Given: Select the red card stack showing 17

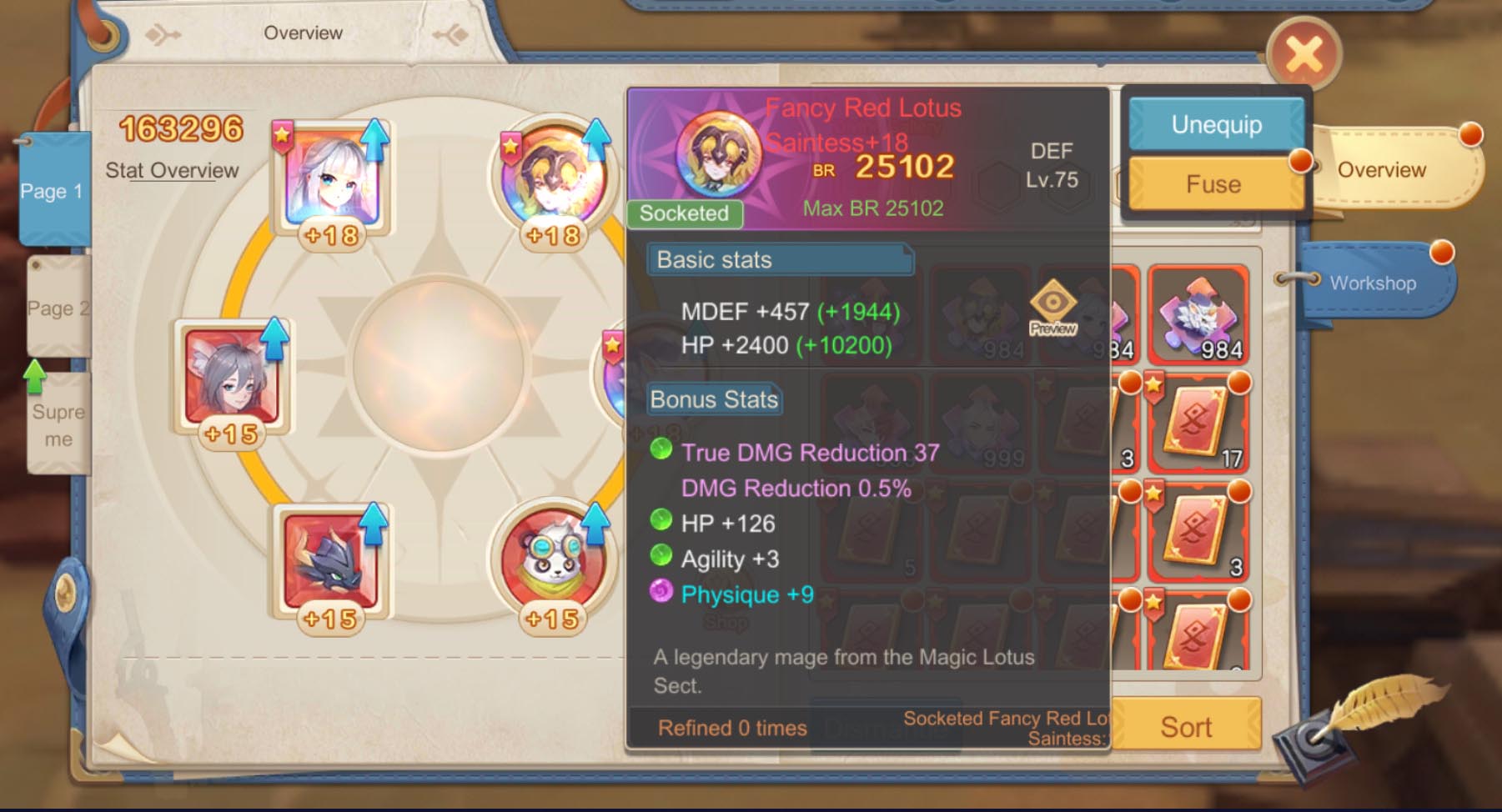Looking at the screenshot, I should tap(1198, 424).
